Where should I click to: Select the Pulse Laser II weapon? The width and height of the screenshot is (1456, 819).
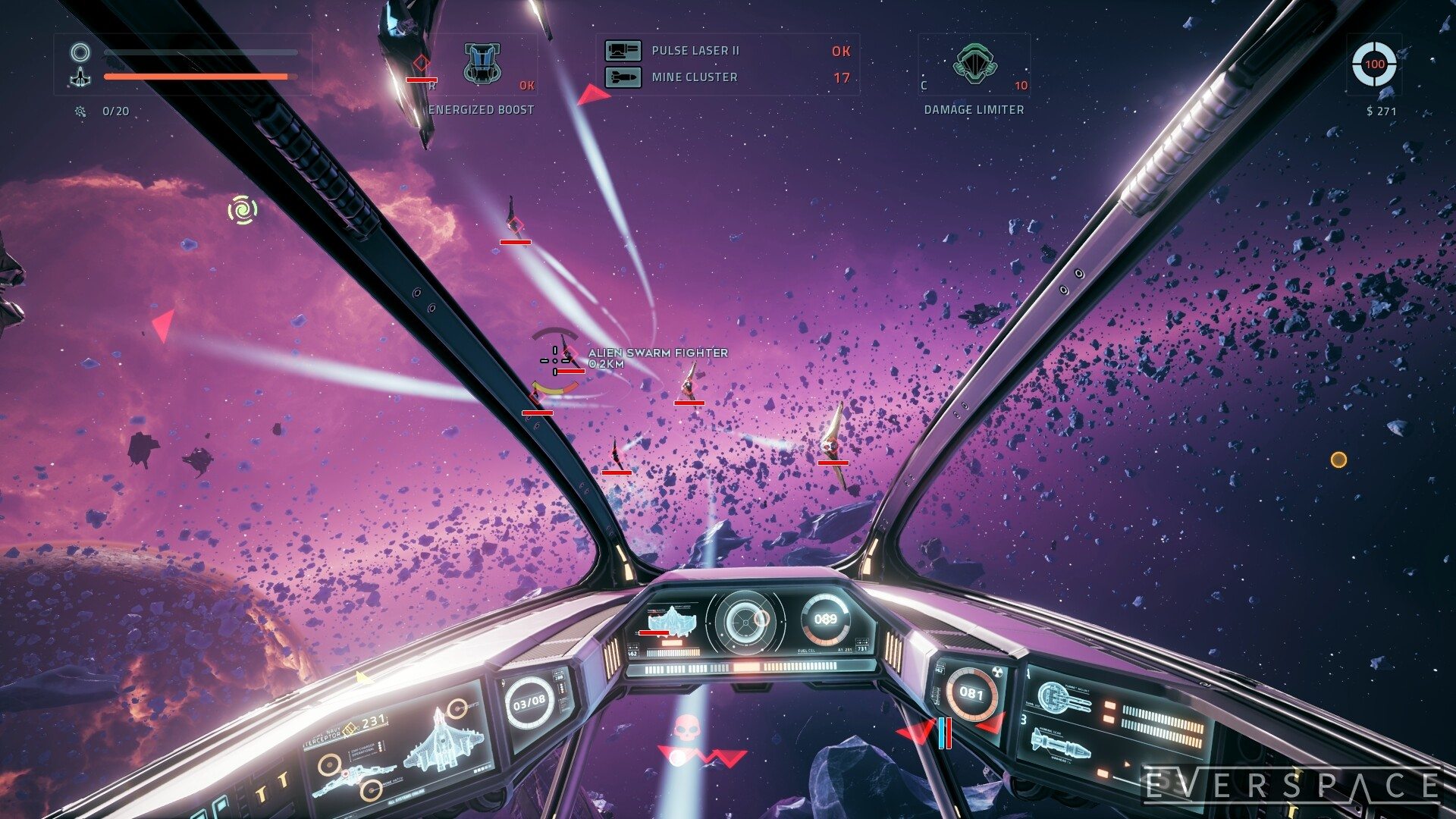(x=695, y=51)
